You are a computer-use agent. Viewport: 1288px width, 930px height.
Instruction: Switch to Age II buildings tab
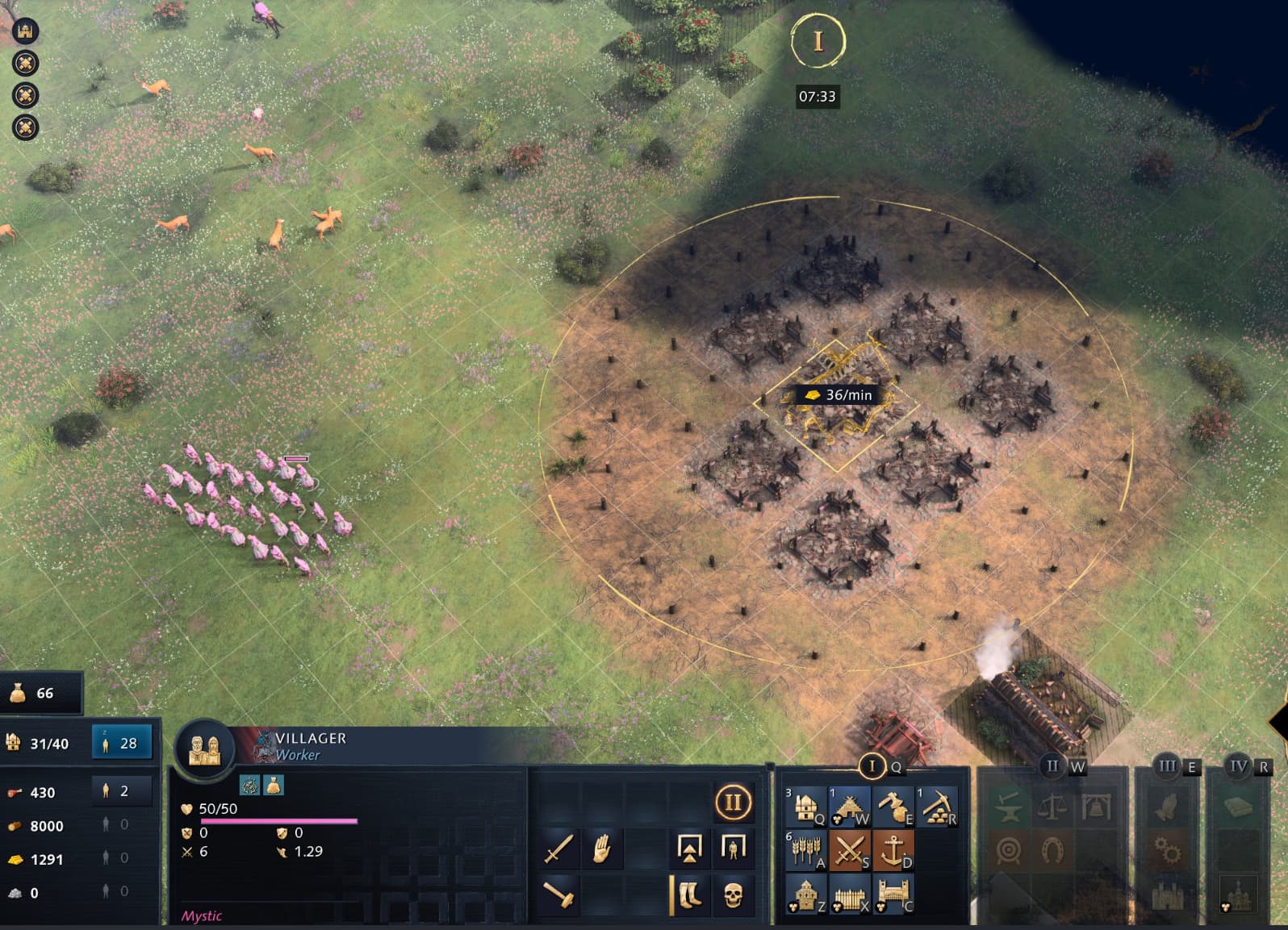coord(1052,765)
